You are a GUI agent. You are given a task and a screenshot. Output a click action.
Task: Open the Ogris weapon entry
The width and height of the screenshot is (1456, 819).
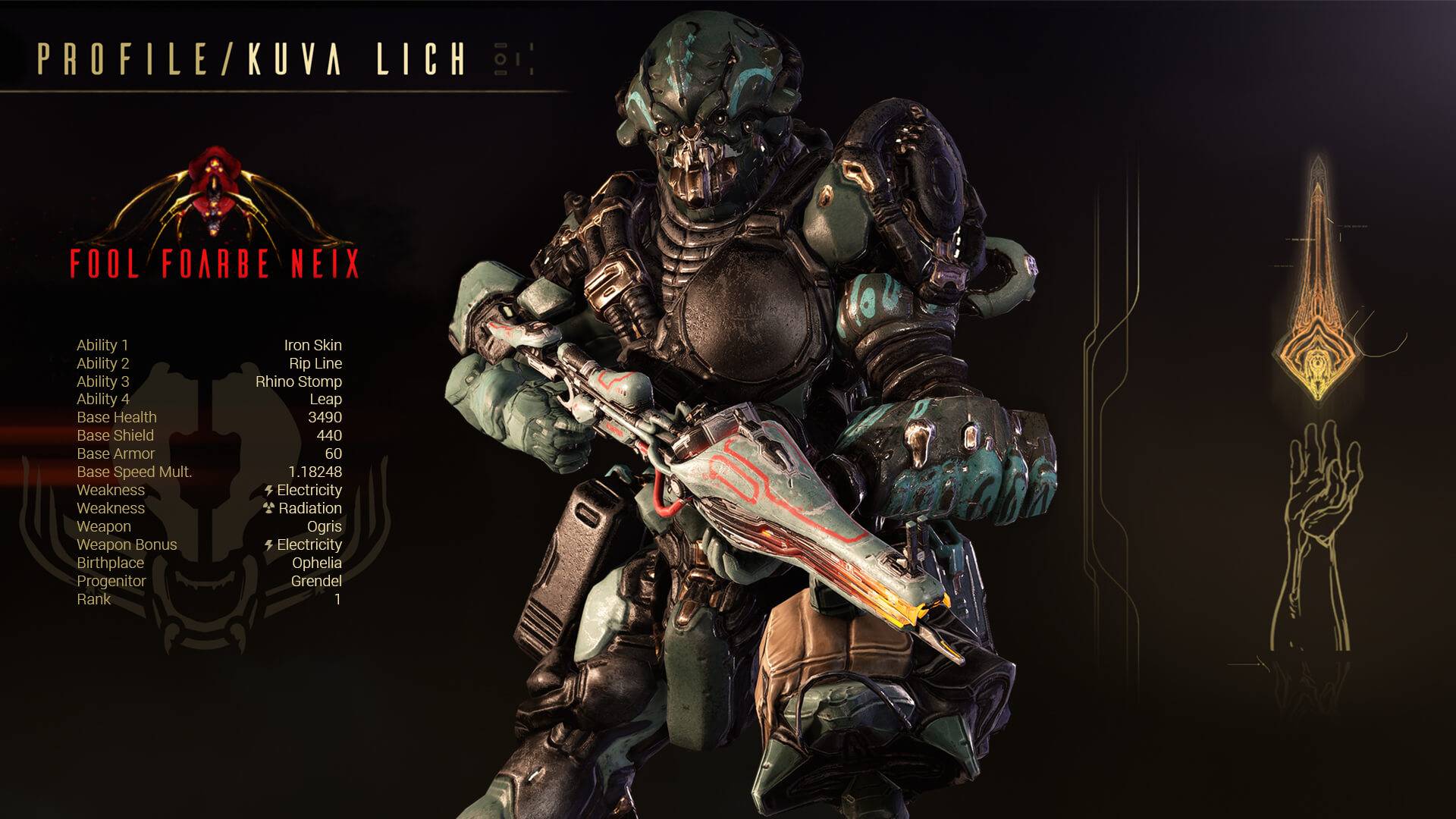[x=326, y=526]
